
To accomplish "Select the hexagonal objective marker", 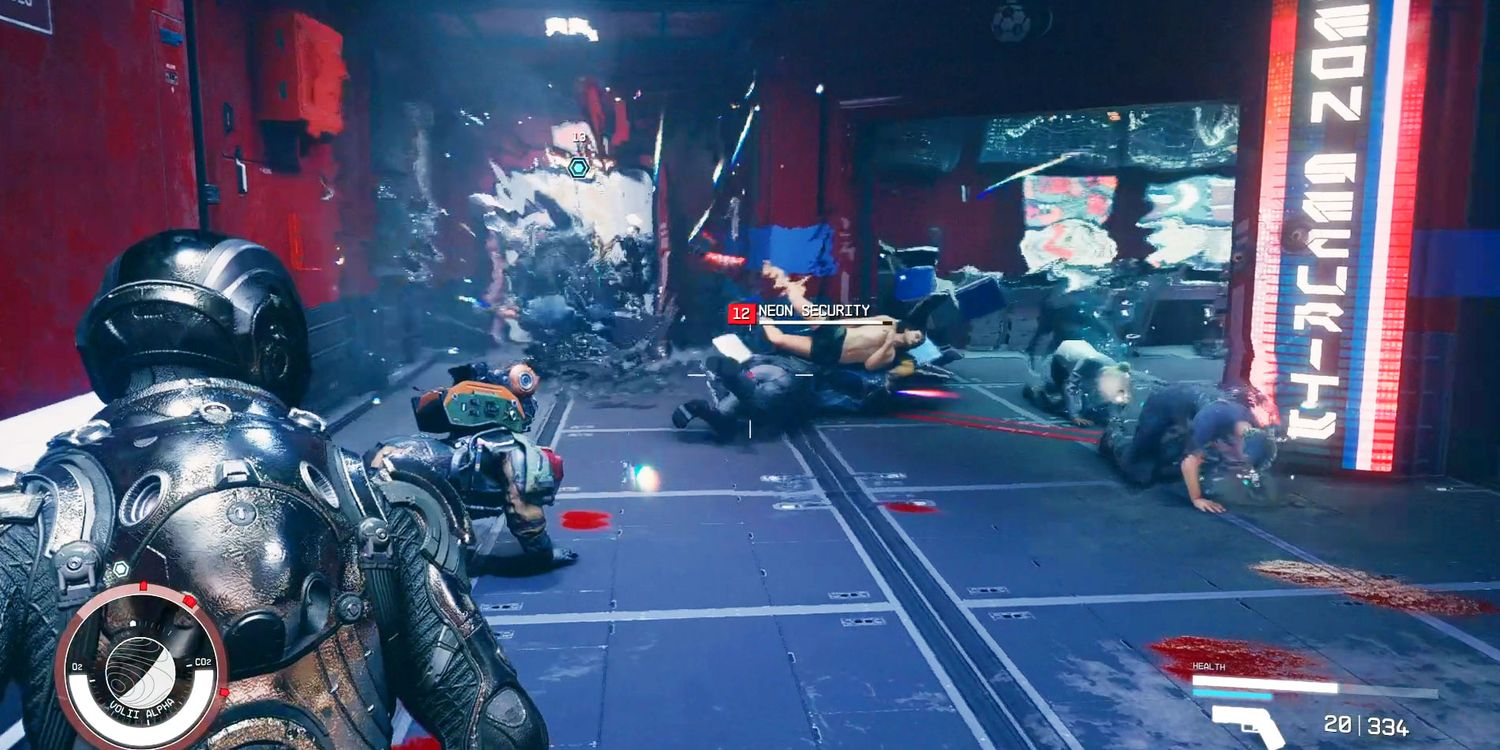I will 578,167.
